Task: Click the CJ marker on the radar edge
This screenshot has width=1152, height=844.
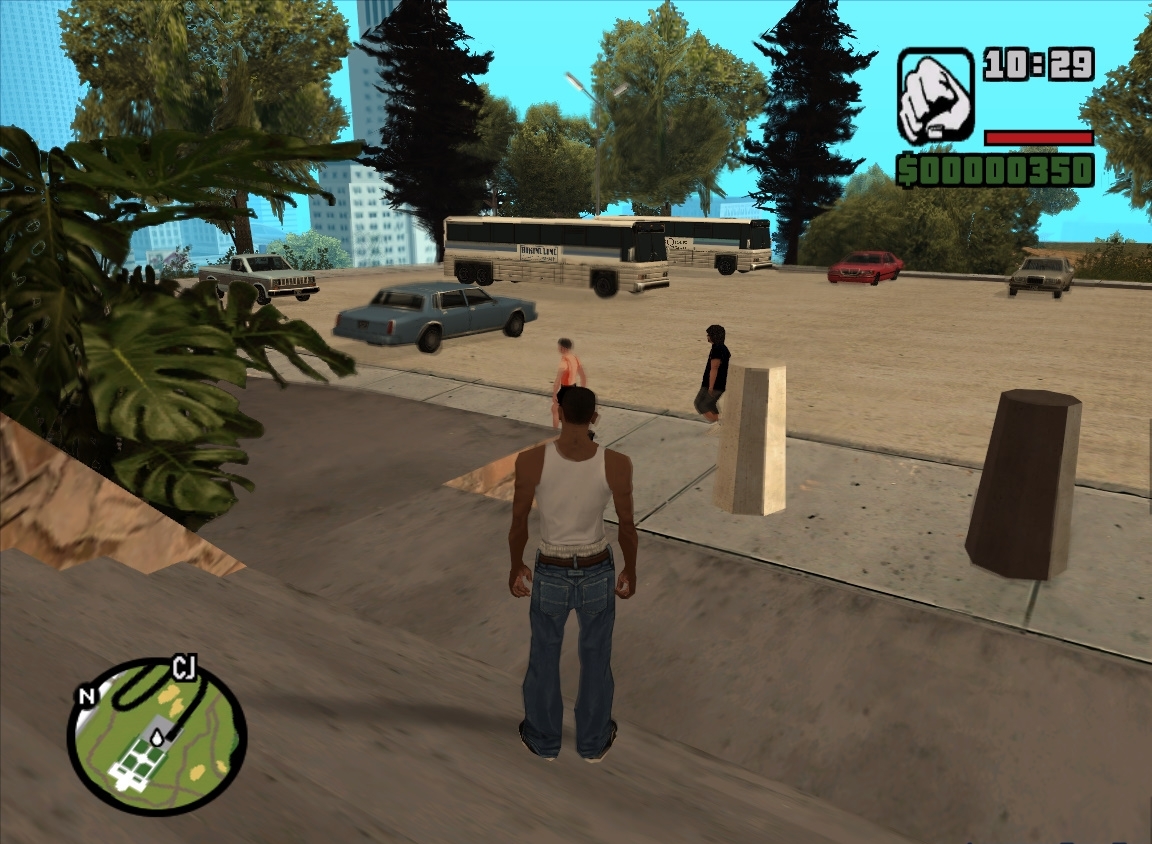Action: [183, 666]
